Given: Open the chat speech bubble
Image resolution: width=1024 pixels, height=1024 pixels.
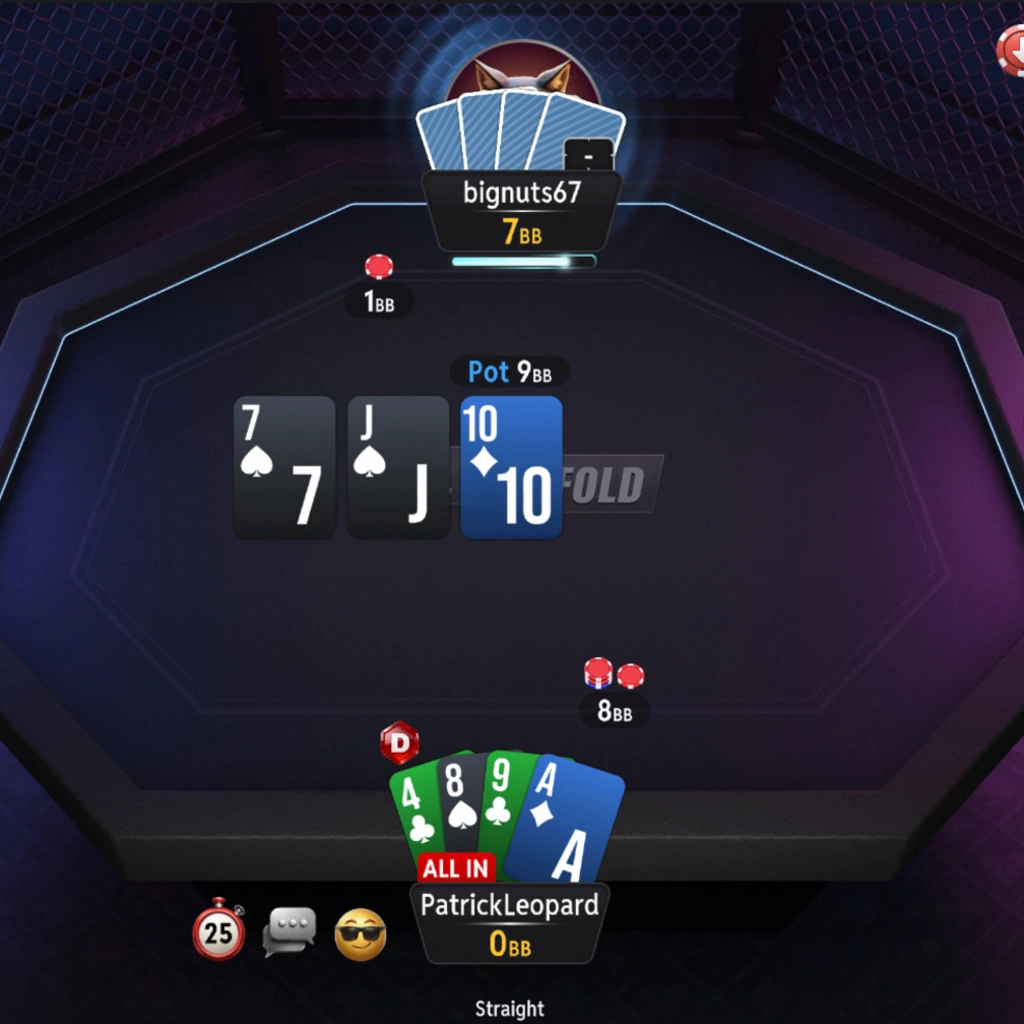Looking at the screenshot, I should [x=289, y=931].
